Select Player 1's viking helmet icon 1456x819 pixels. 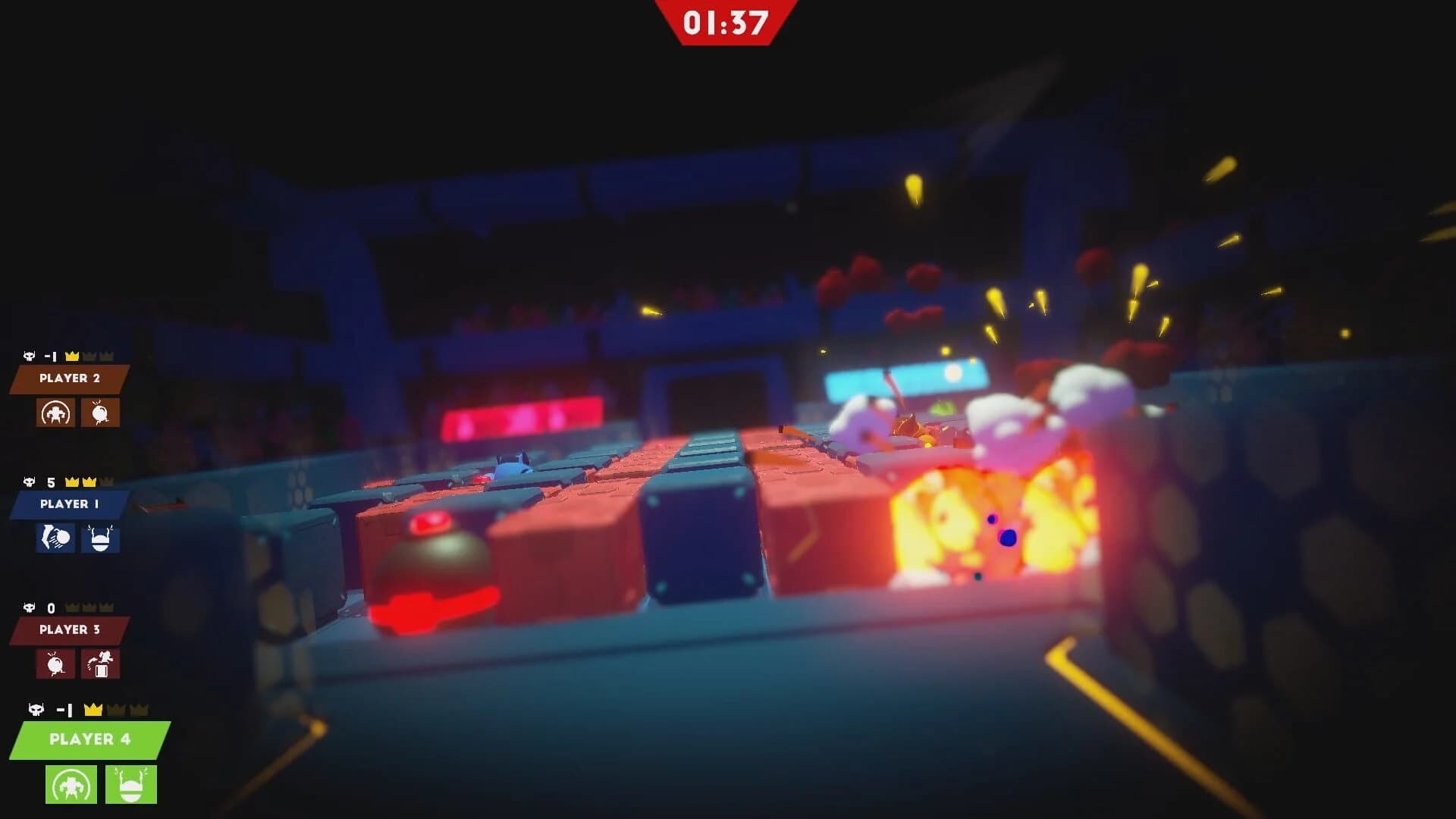pyautogui.click(x=101, y=540)
